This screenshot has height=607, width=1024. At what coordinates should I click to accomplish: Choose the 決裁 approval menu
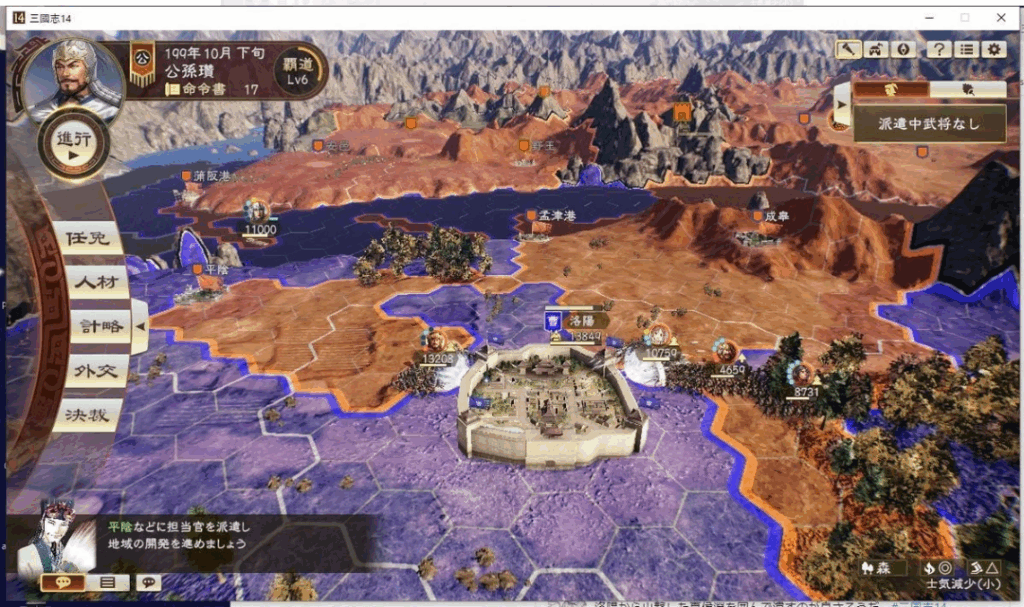click(x=90, y=413)
